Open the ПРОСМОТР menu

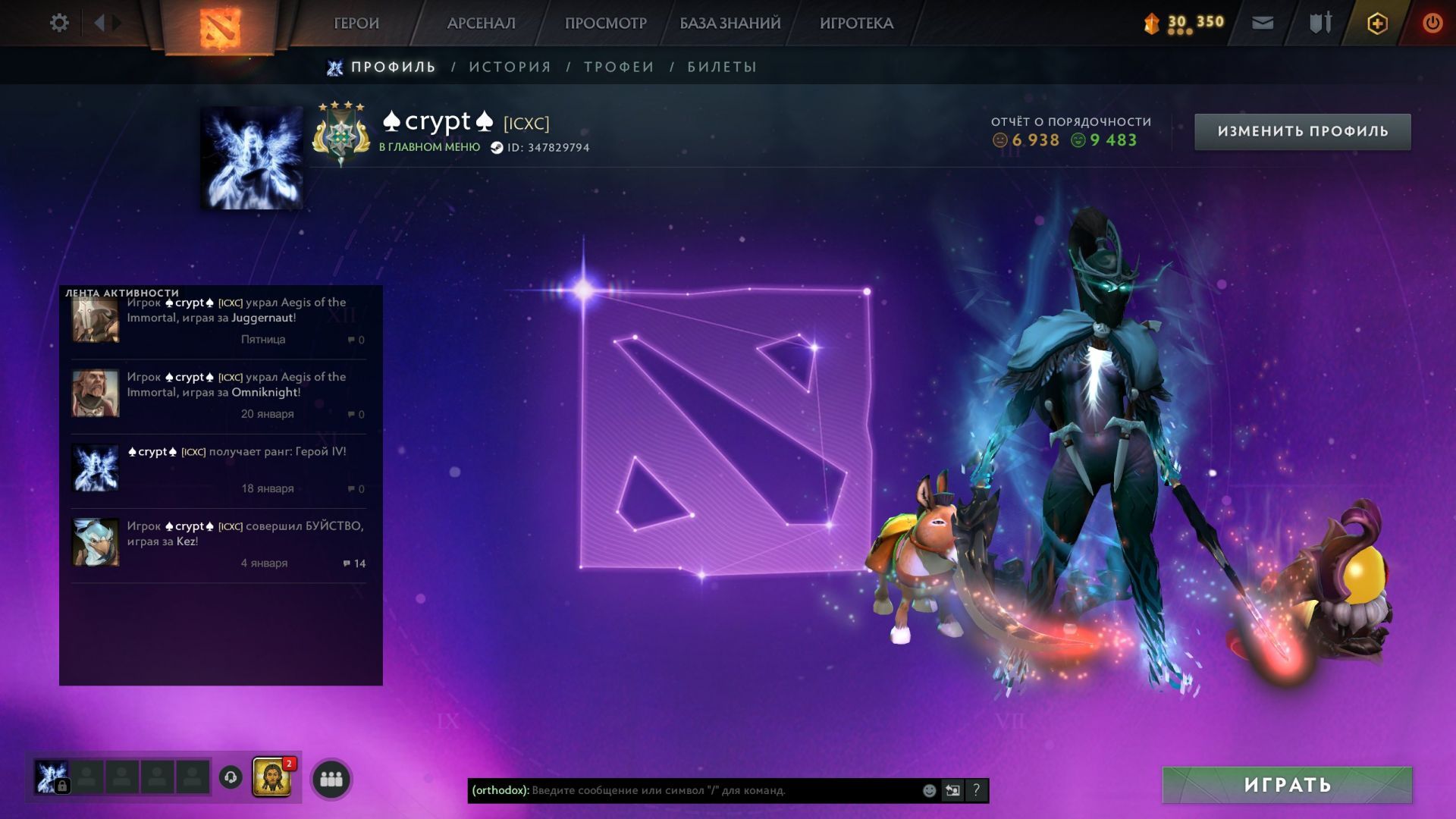[605, 24]
